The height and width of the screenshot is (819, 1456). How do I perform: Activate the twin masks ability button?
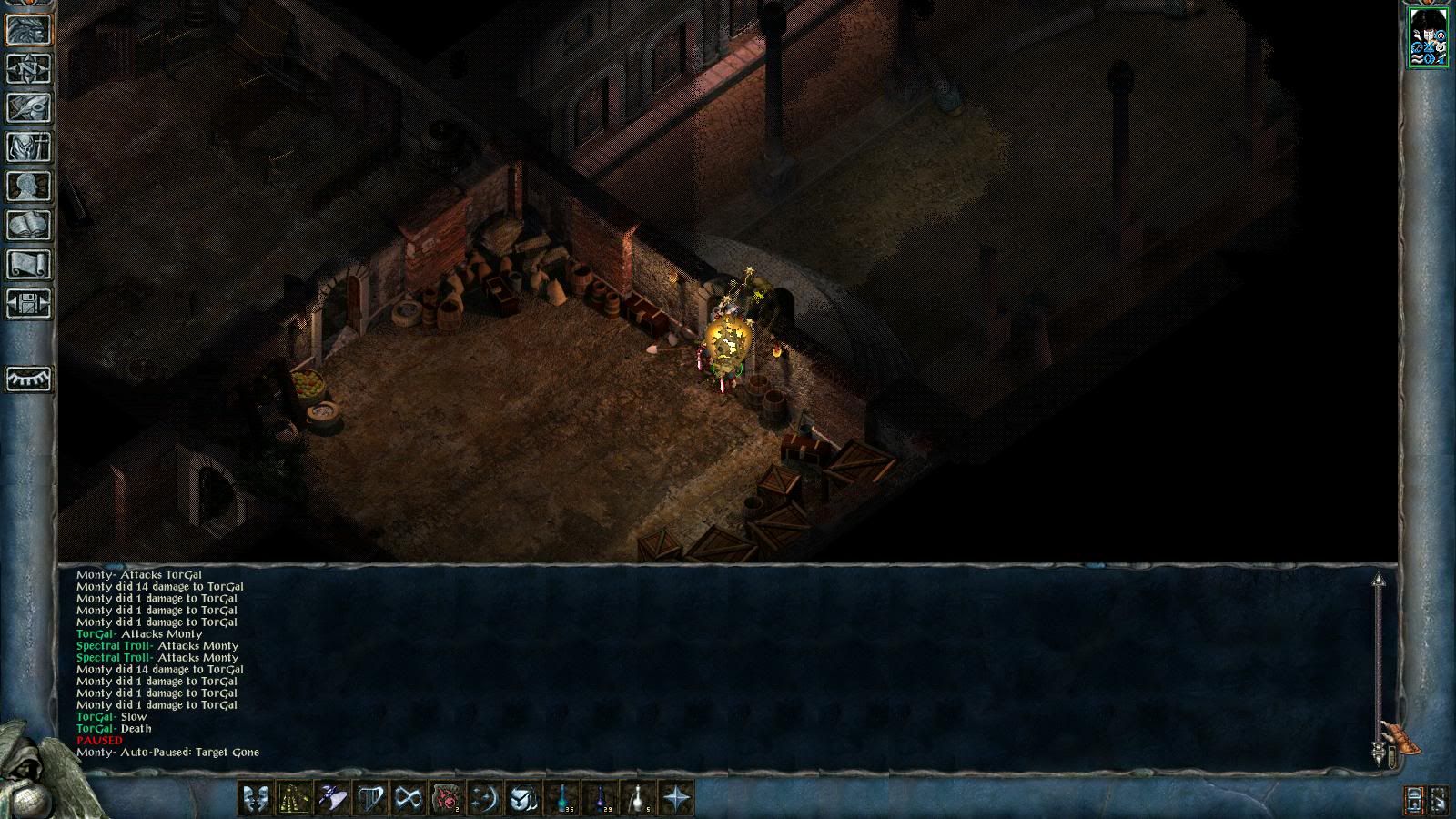click(x=256, y=798)
